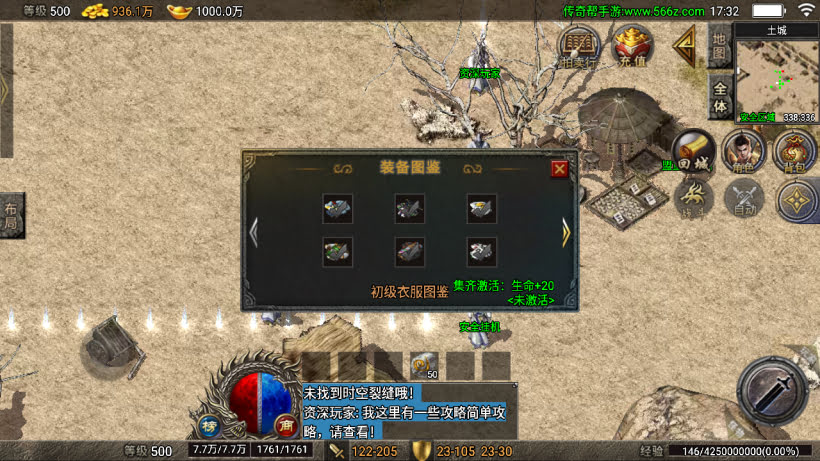The height and width of the screenshot is (461, 820).
Task: Open the 拍卖行 auction house
Action: coord(579,46)
